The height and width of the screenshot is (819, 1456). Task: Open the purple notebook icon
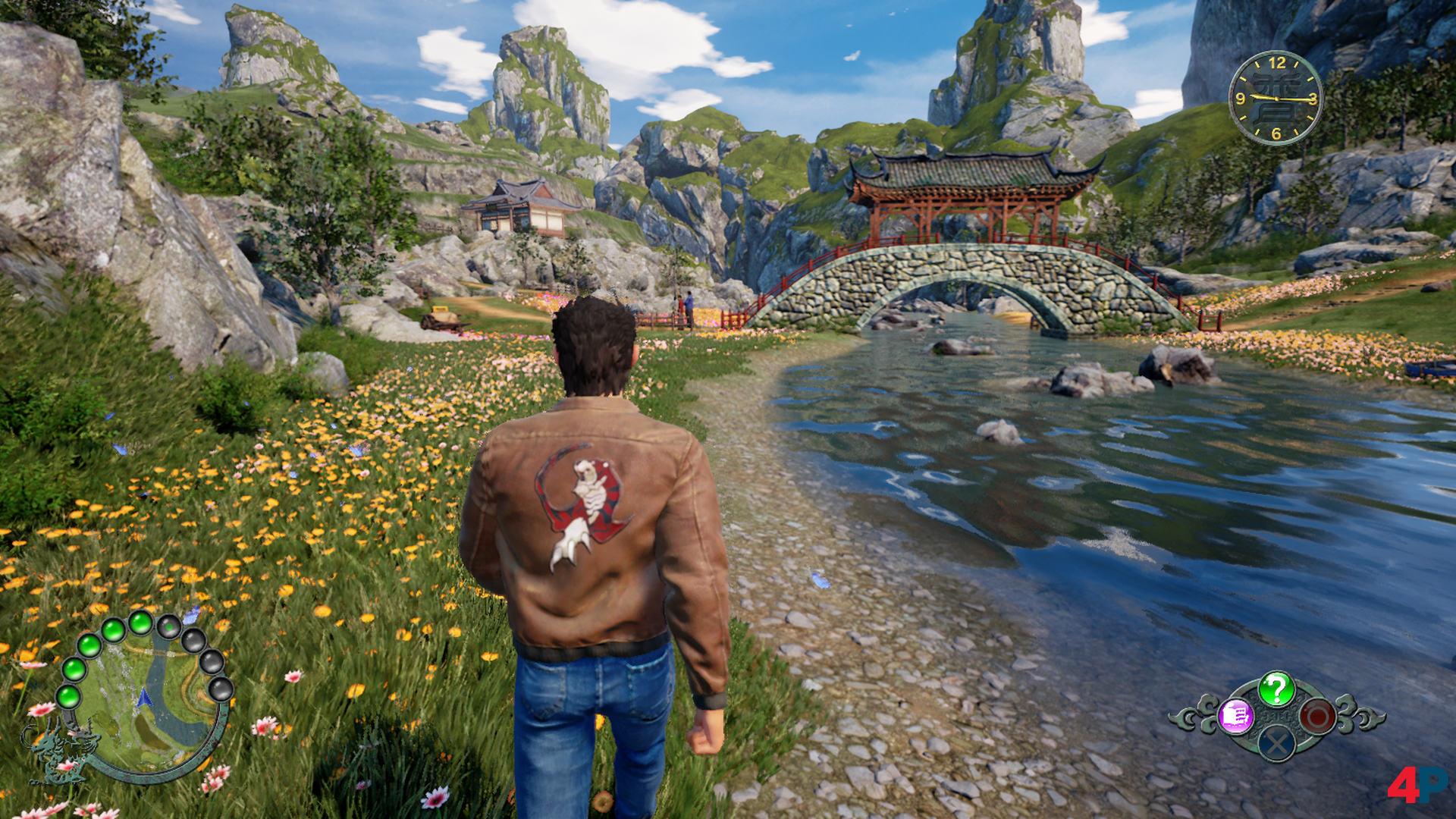(x=1236, y=716)
